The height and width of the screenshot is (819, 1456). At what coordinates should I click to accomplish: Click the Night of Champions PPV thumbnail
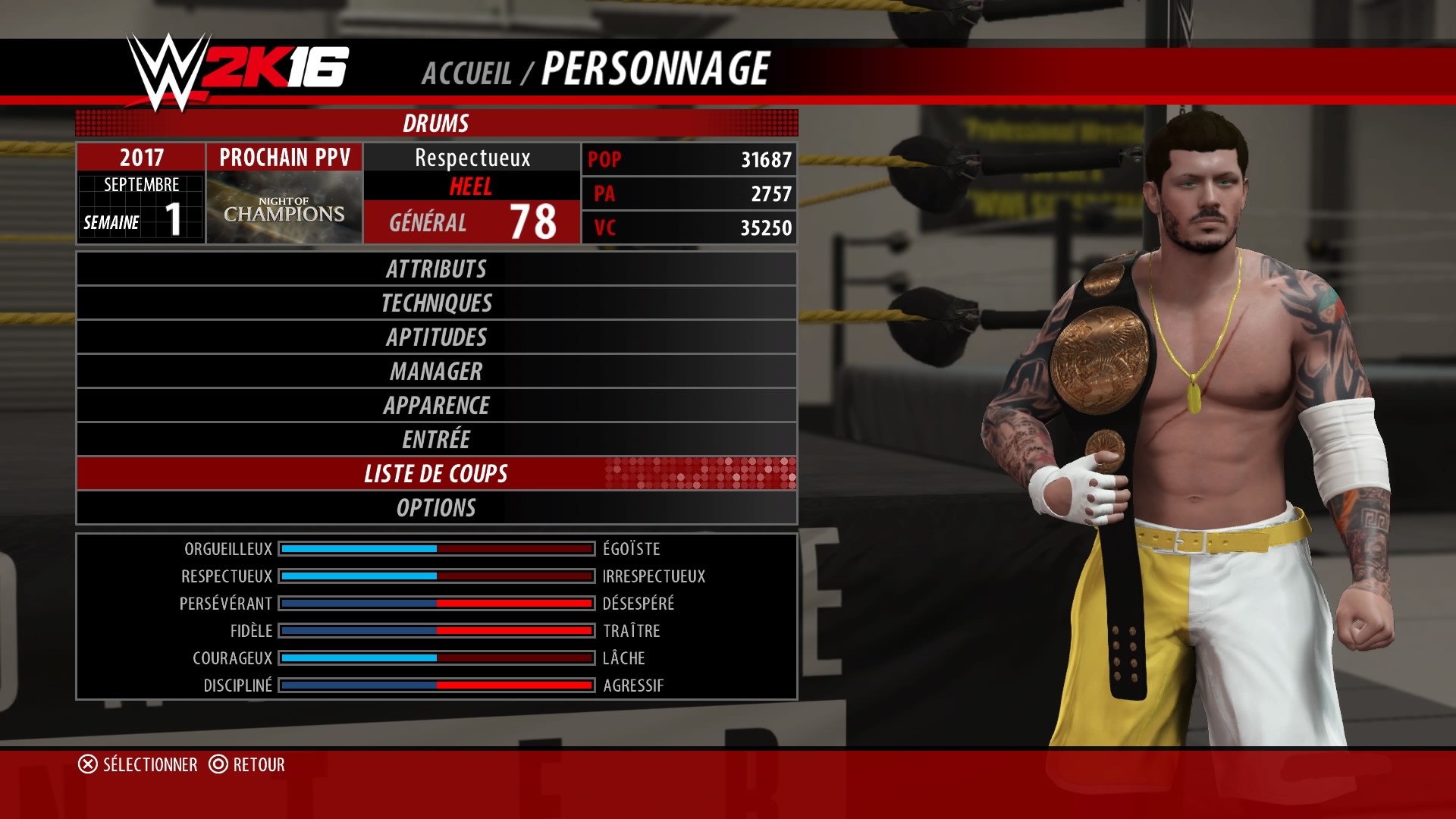pos(284,208)
